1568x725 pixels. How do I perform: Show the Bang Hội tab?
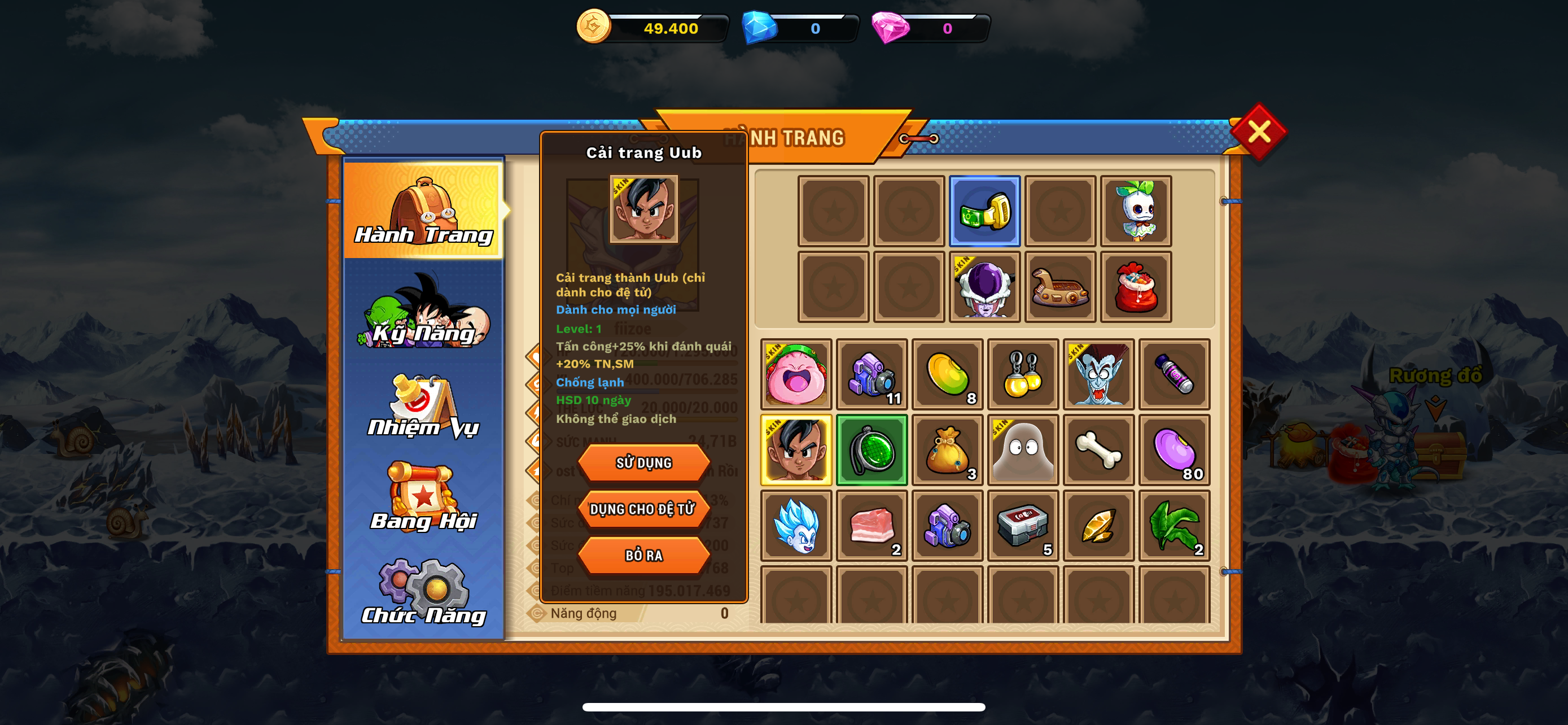(424, 499)
